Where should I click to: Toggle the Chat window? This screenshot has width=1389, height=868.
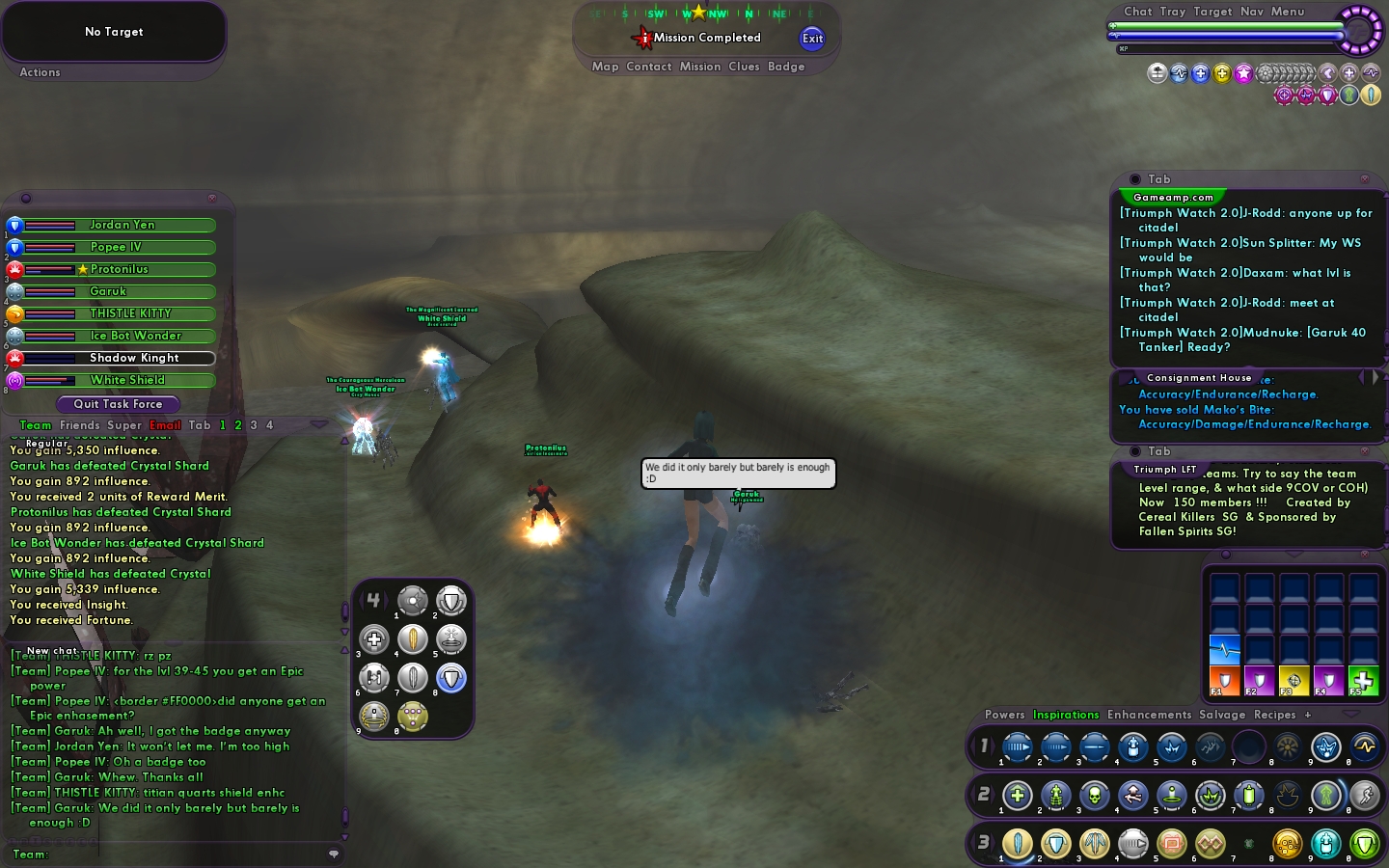tap(1137, 12)
